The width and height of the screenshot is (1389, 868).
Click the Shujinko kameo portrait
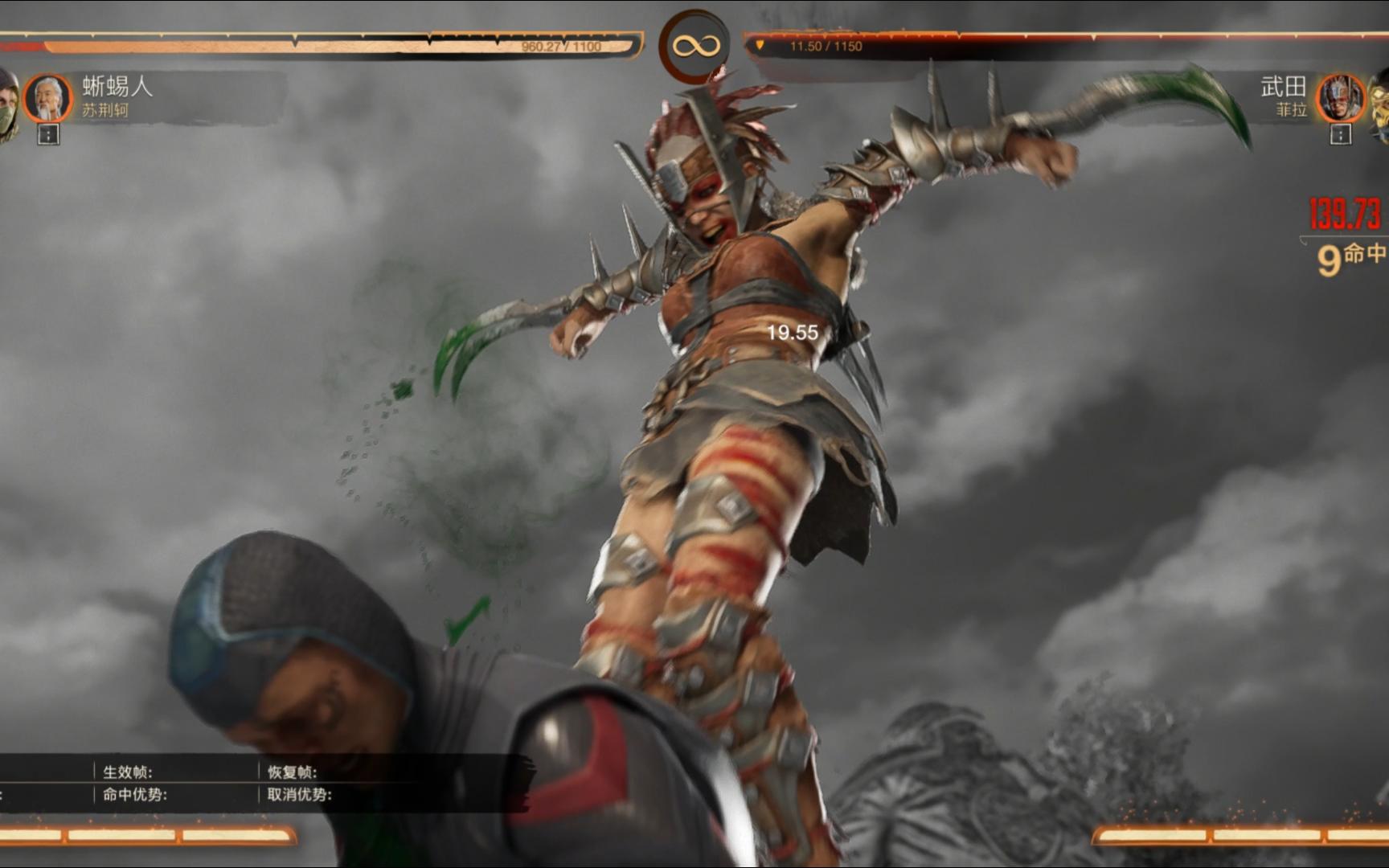[x=48, y=97]
